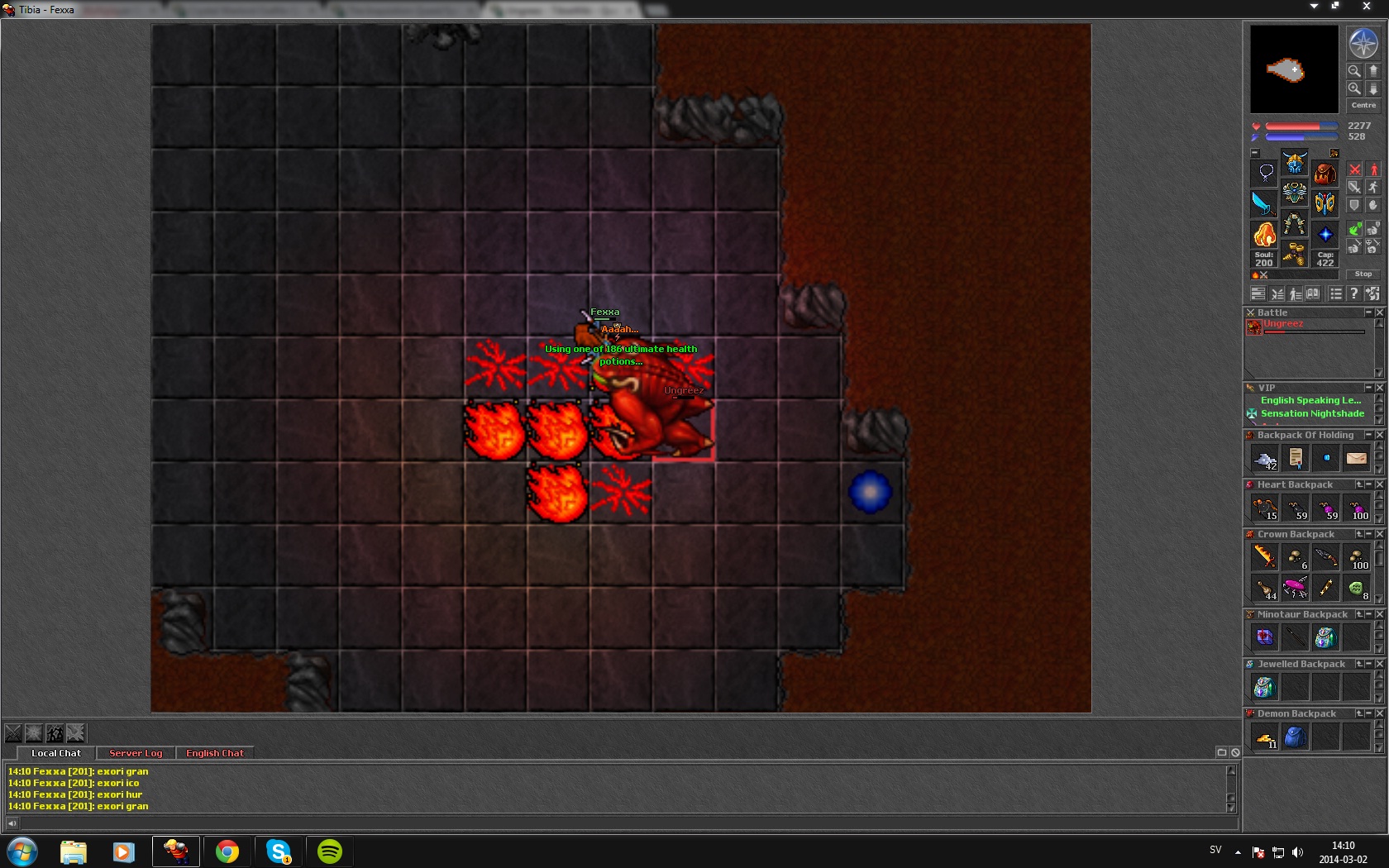Image resolution: width=1389 pixels, height=868 pixels.
Task: Select the jewelled backpack item in Jewelled Backpack
Action: tap(1264, 687)
